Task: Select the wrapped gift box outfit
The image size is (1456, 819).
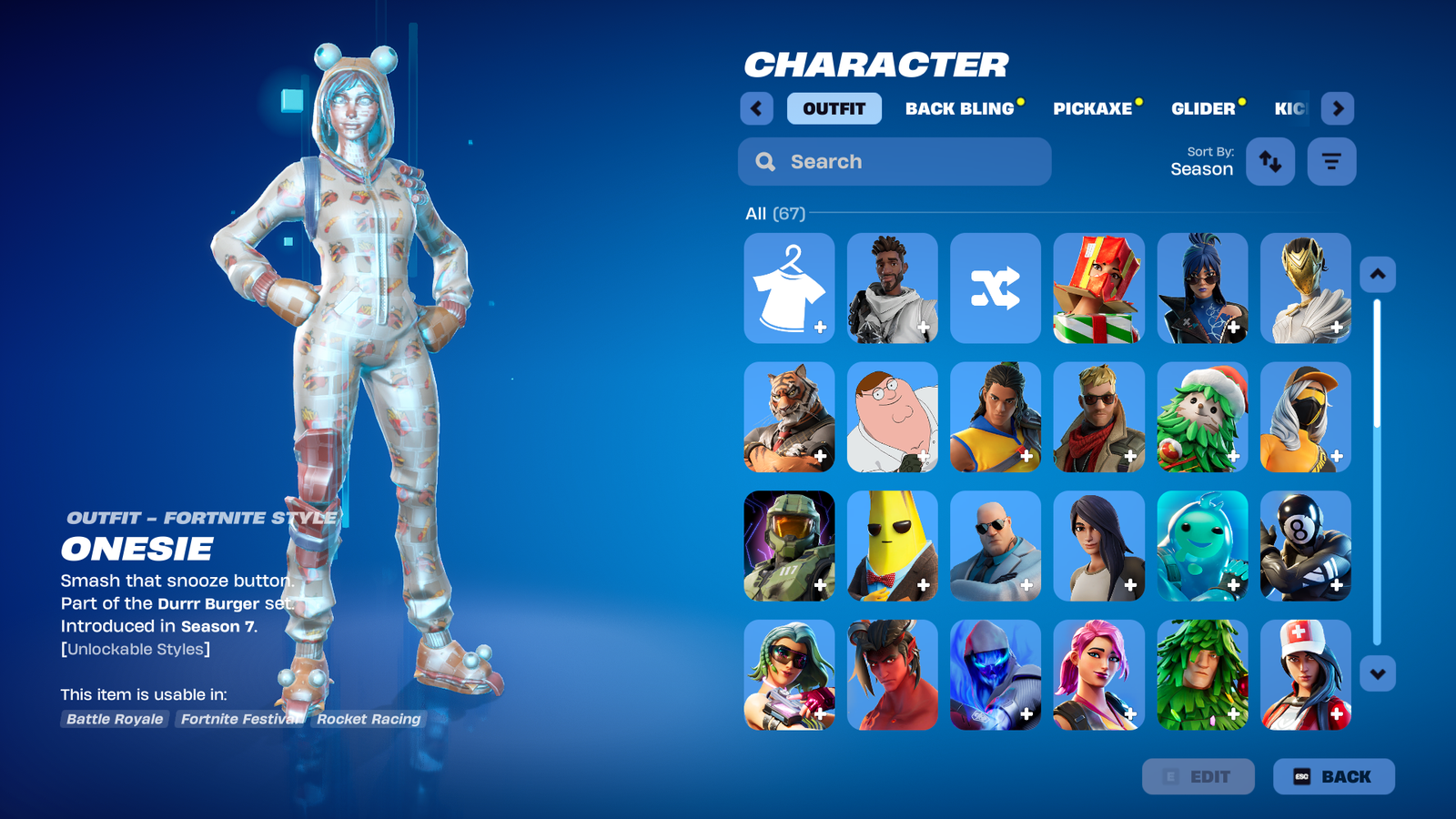Action: 1098,288
